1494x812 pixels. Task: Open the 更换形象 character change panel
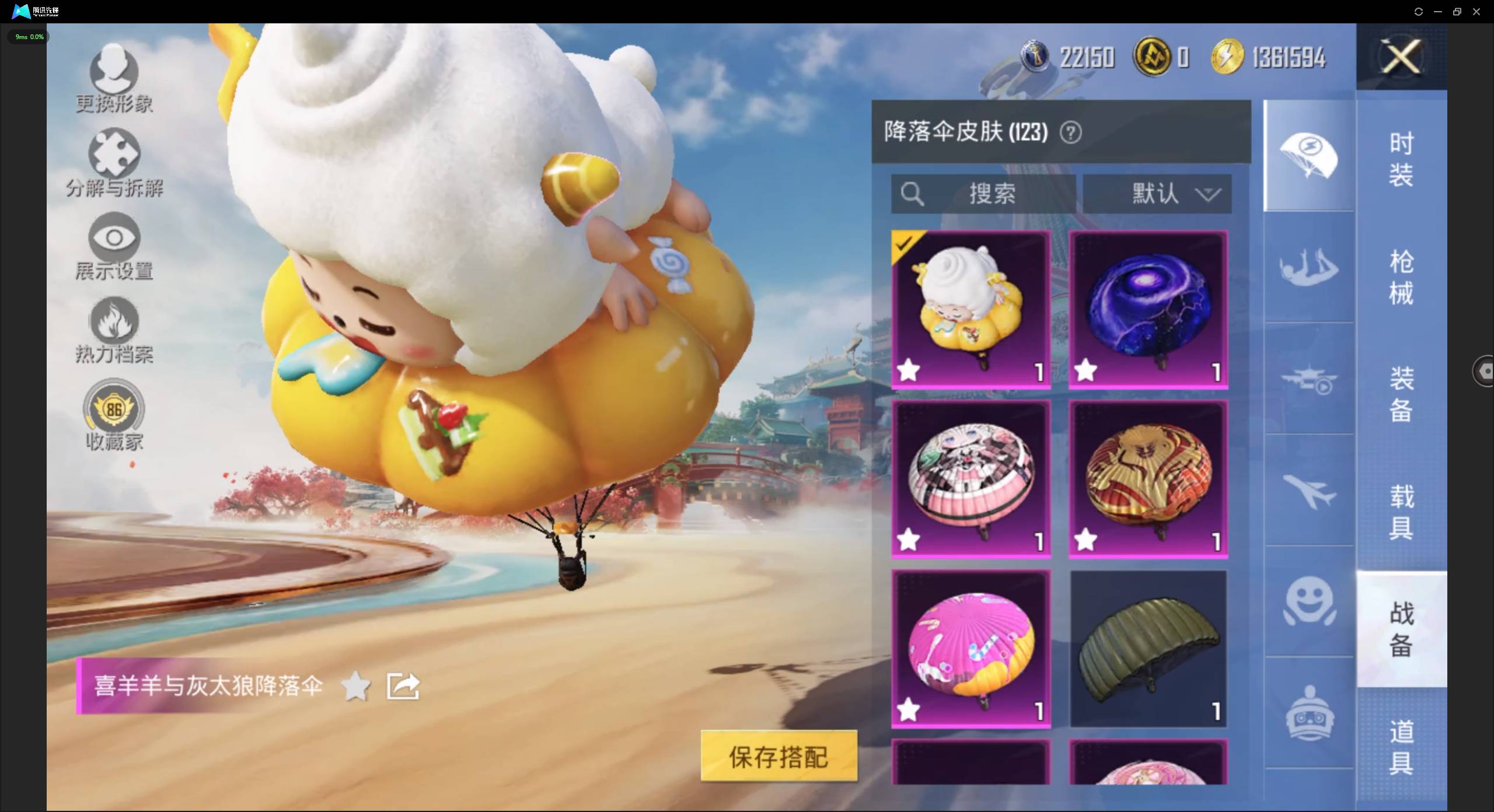[113, 79]
